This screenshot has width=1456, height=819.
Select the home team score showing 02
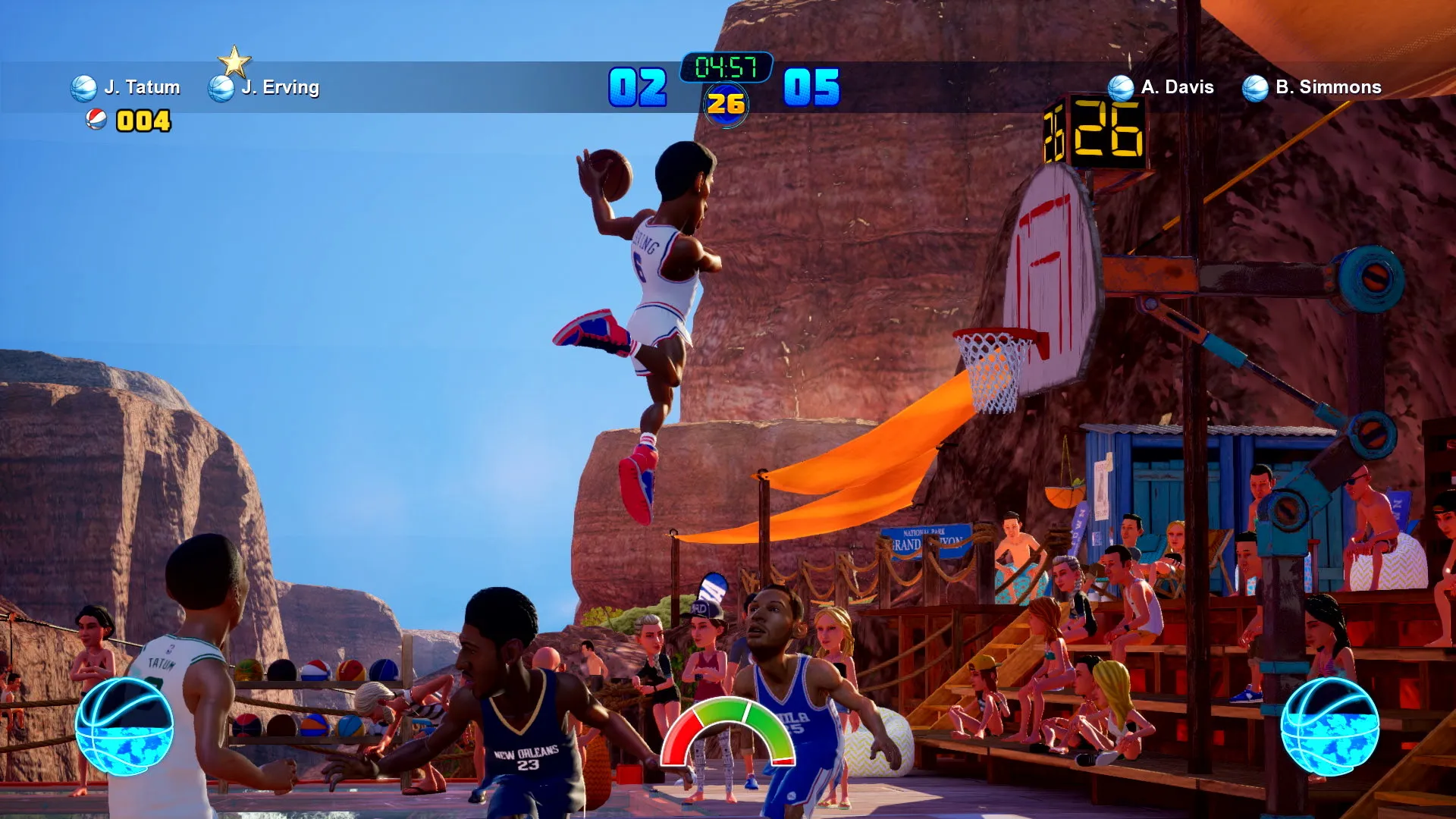(639, 89)
